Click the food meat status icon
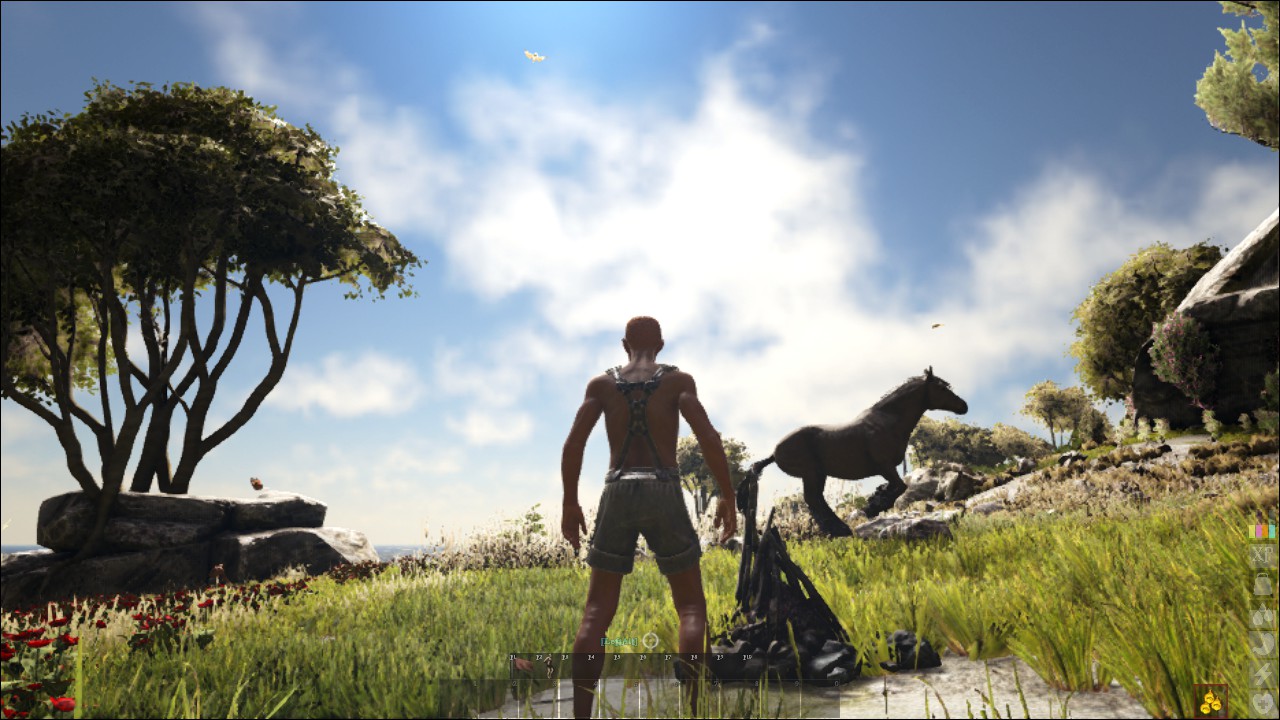Viewport: 1280px width, 720px height. click(1260, 644)
